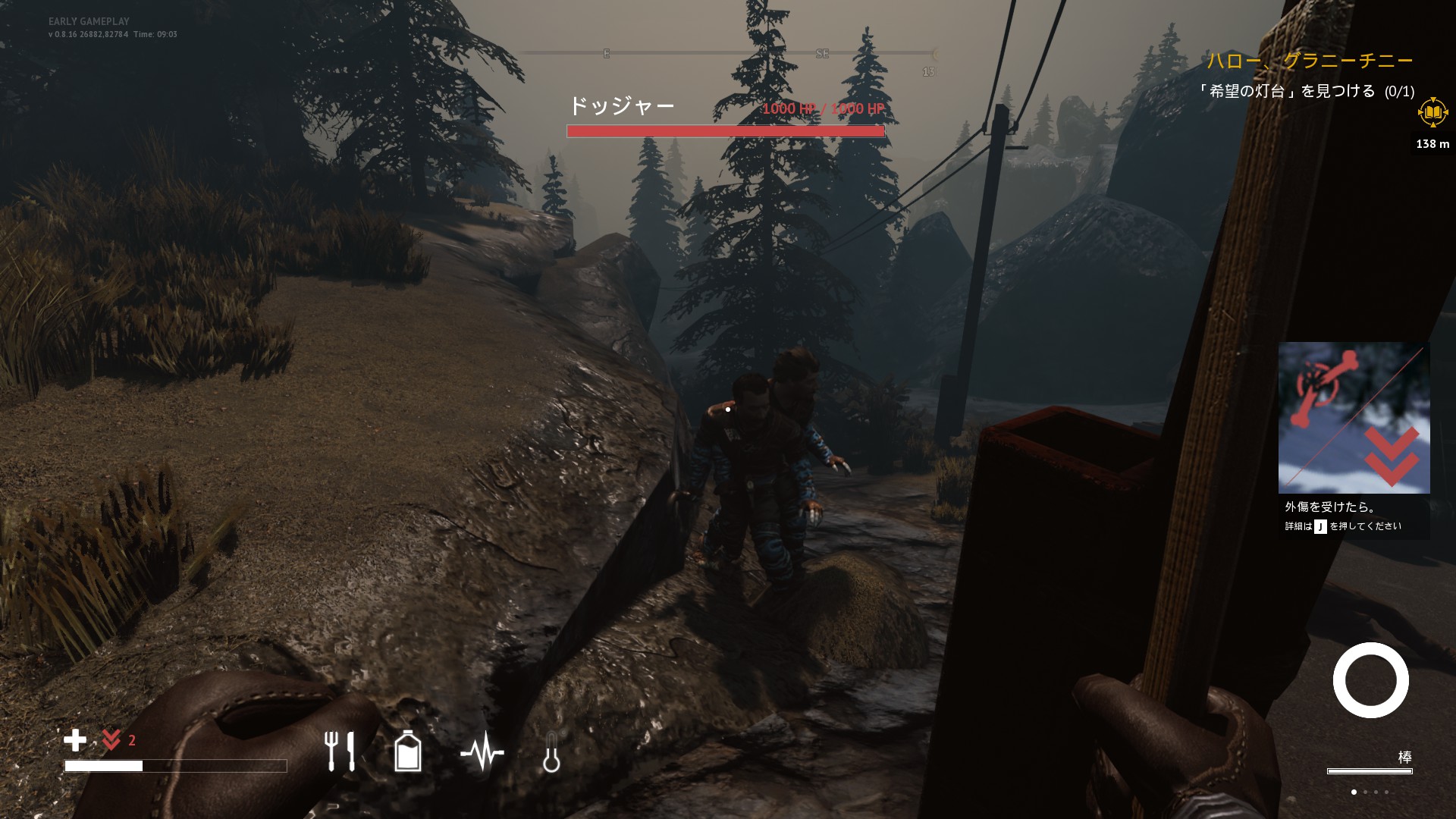
Task: Click the XP progress bar bottom left
Action: point(174,767)
